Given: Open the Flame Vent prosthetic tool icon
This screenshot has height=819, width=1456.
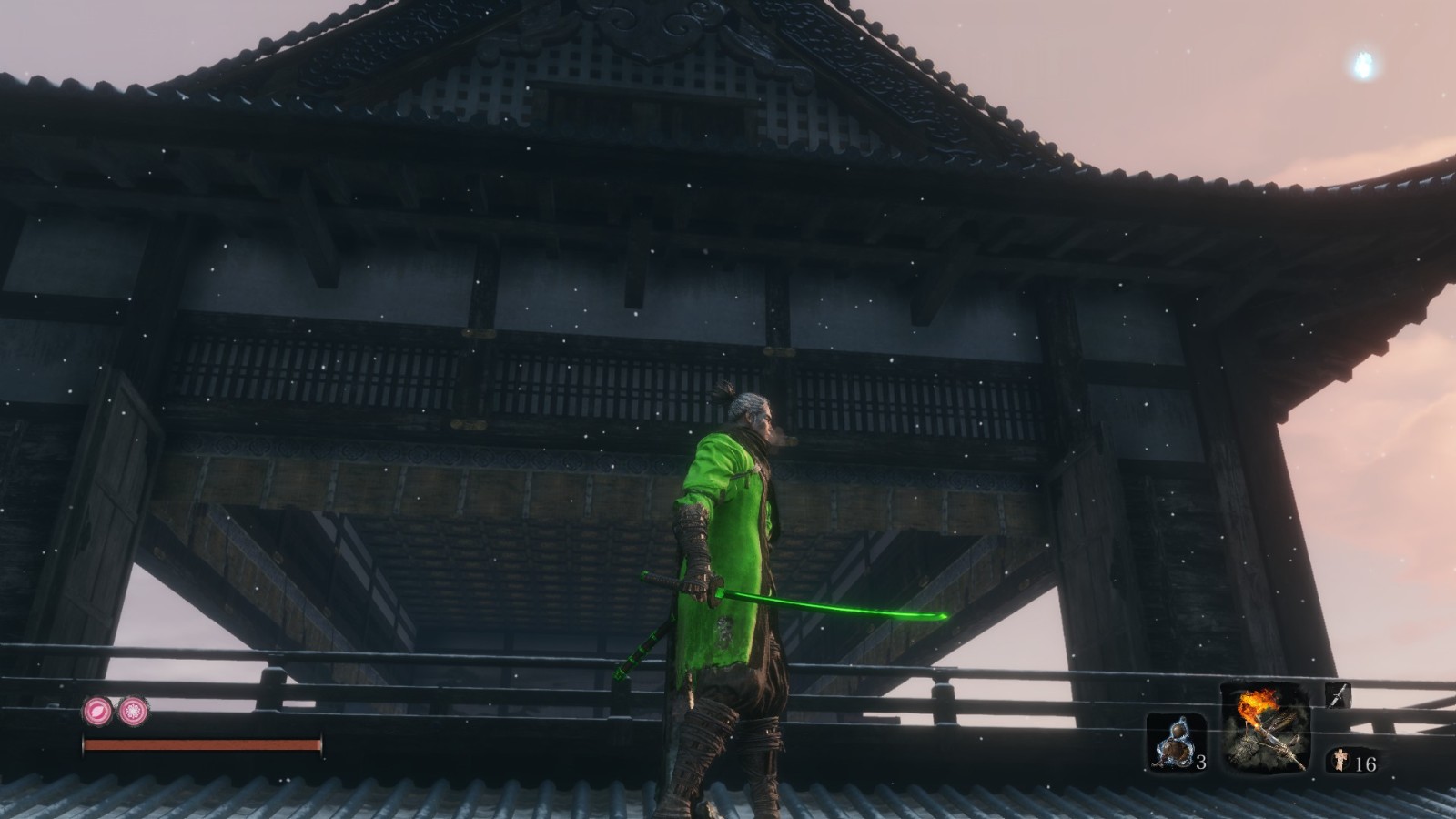Looking at the screenshot, I should coord(1271,728).
